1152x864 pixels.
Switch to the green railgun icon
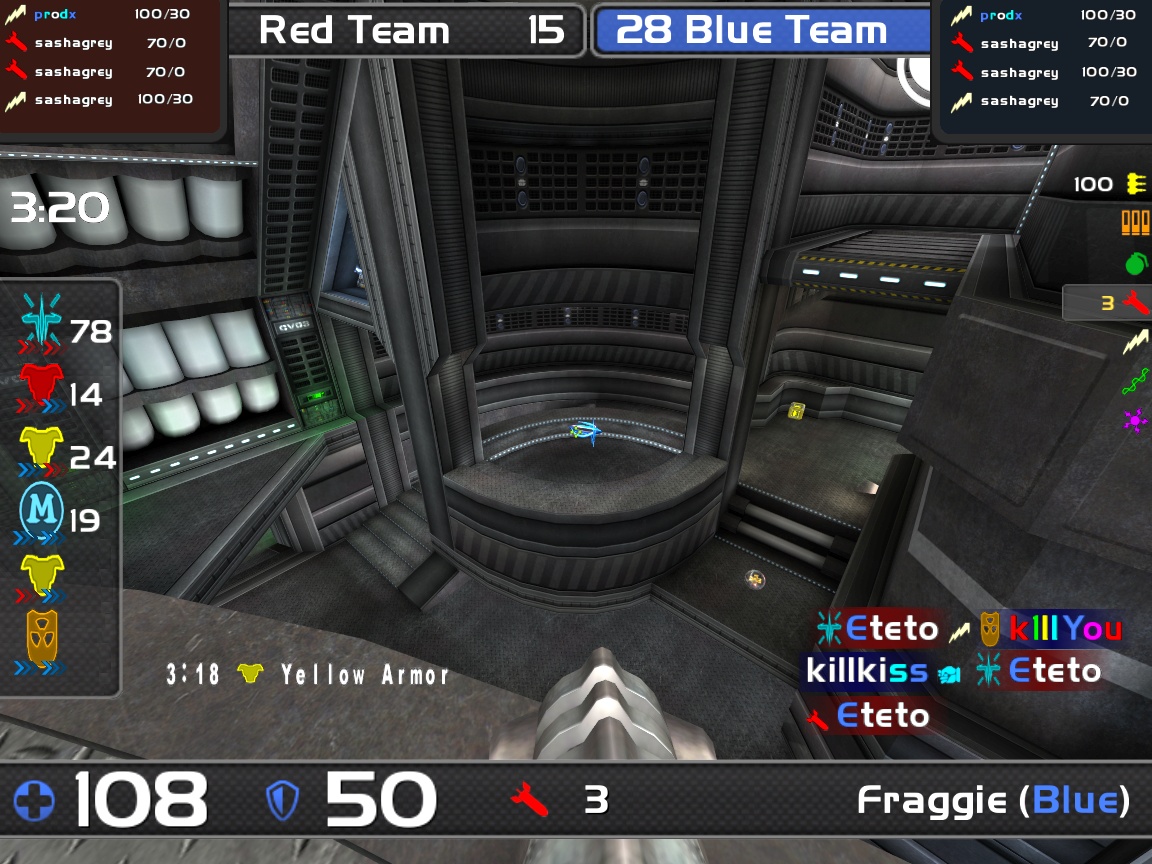1135,381
